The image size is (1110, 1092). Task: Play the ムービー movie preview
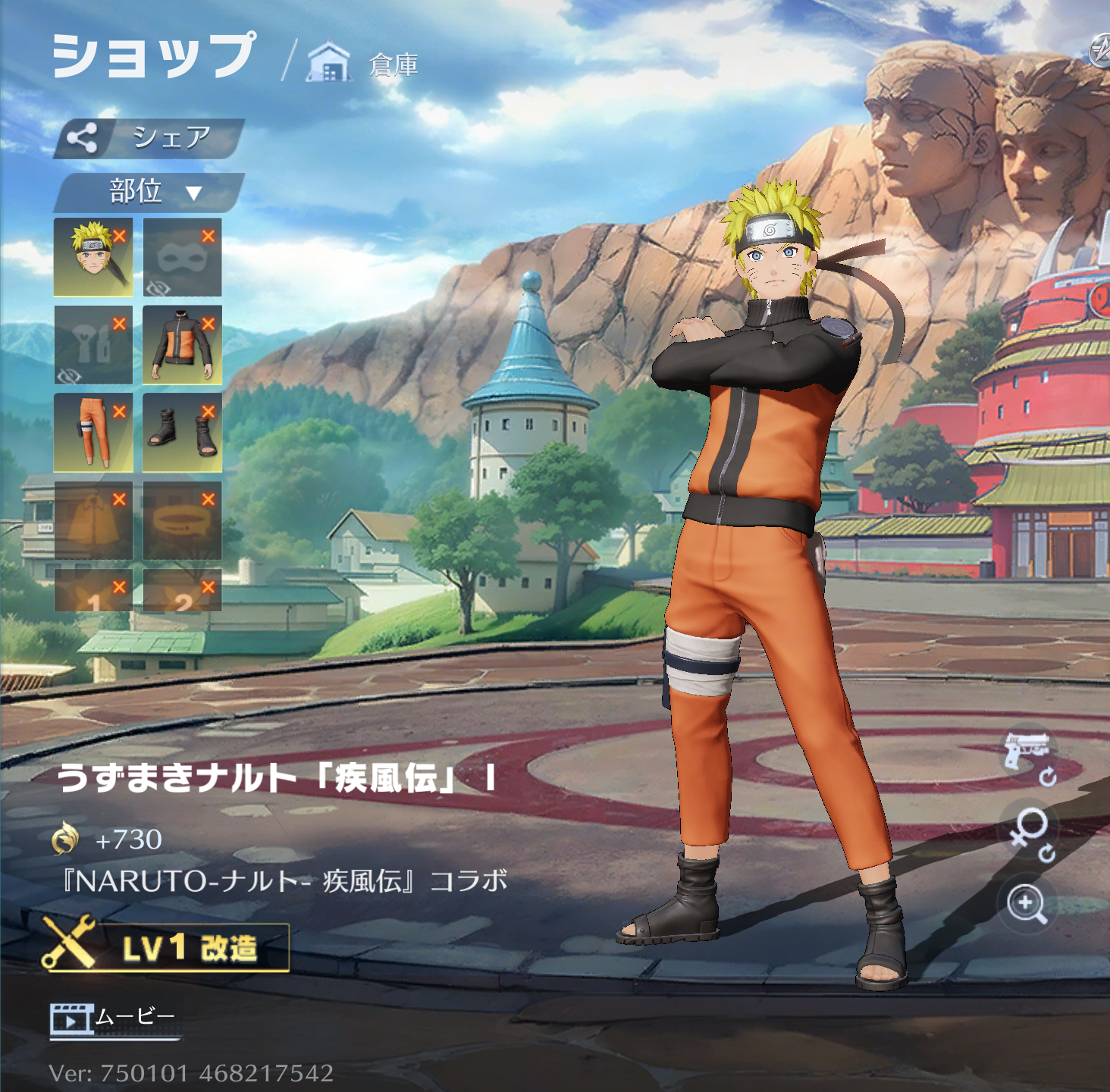pos(114,1018)
